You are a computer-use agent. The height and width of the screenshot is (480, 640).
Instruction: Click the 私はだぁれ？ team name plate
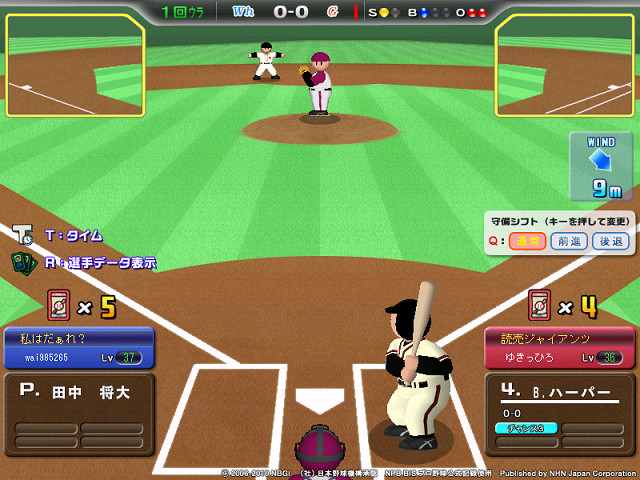[78, 348]
